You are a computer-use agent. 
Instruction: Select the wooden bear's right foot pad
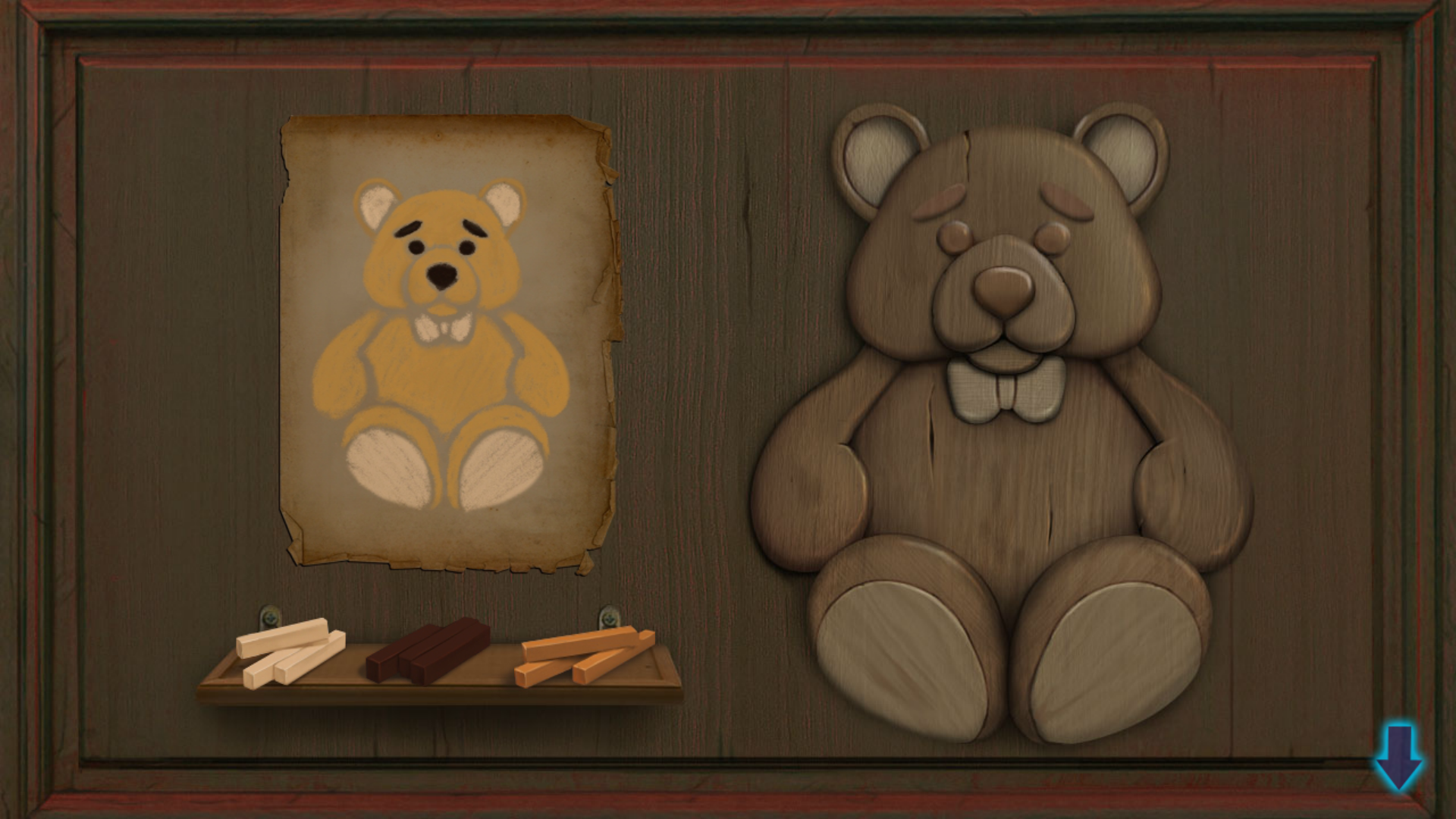tap(1112, 661)
